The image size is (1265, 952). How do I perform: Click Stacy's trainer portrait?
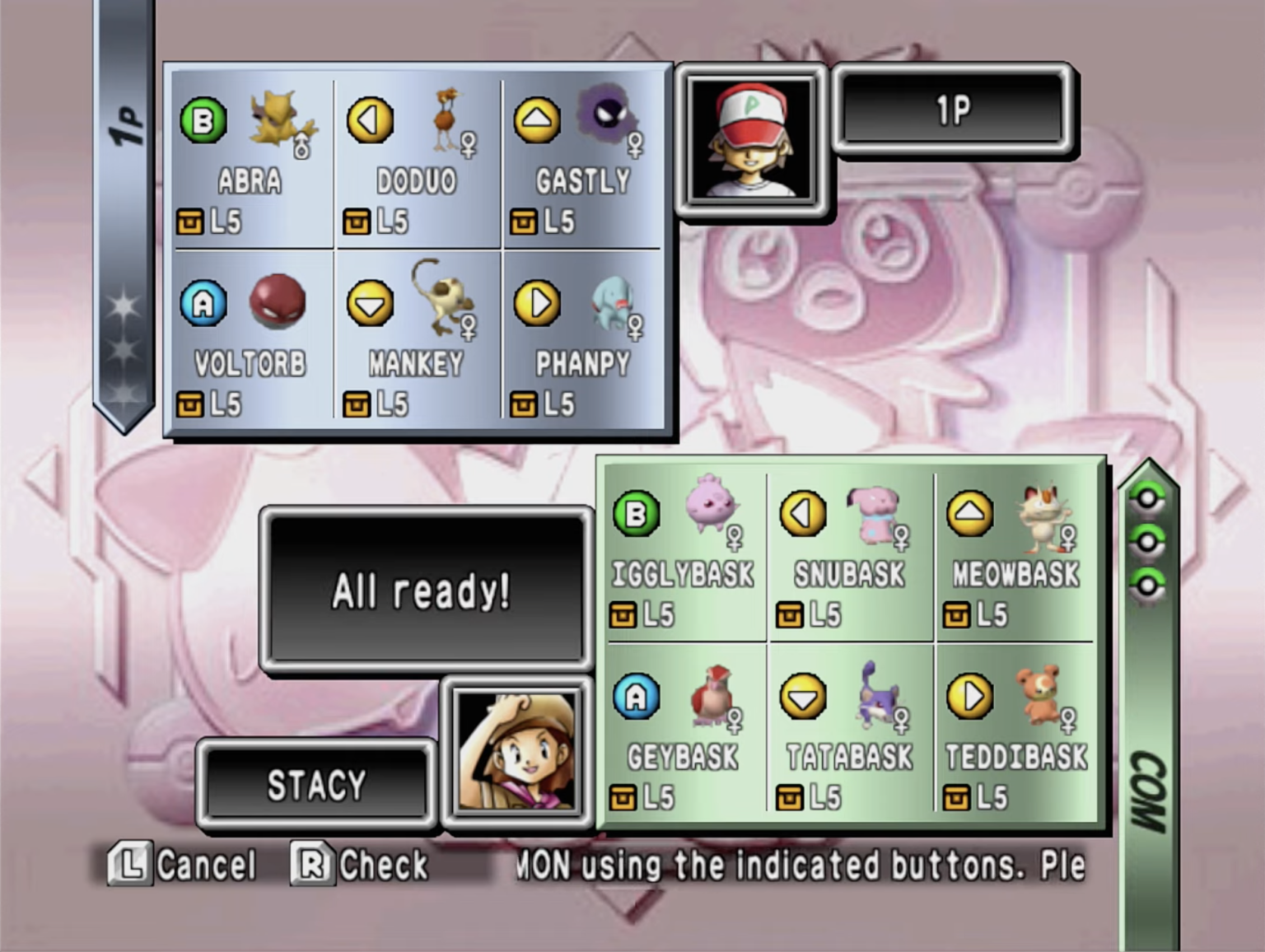click(517, 754)
